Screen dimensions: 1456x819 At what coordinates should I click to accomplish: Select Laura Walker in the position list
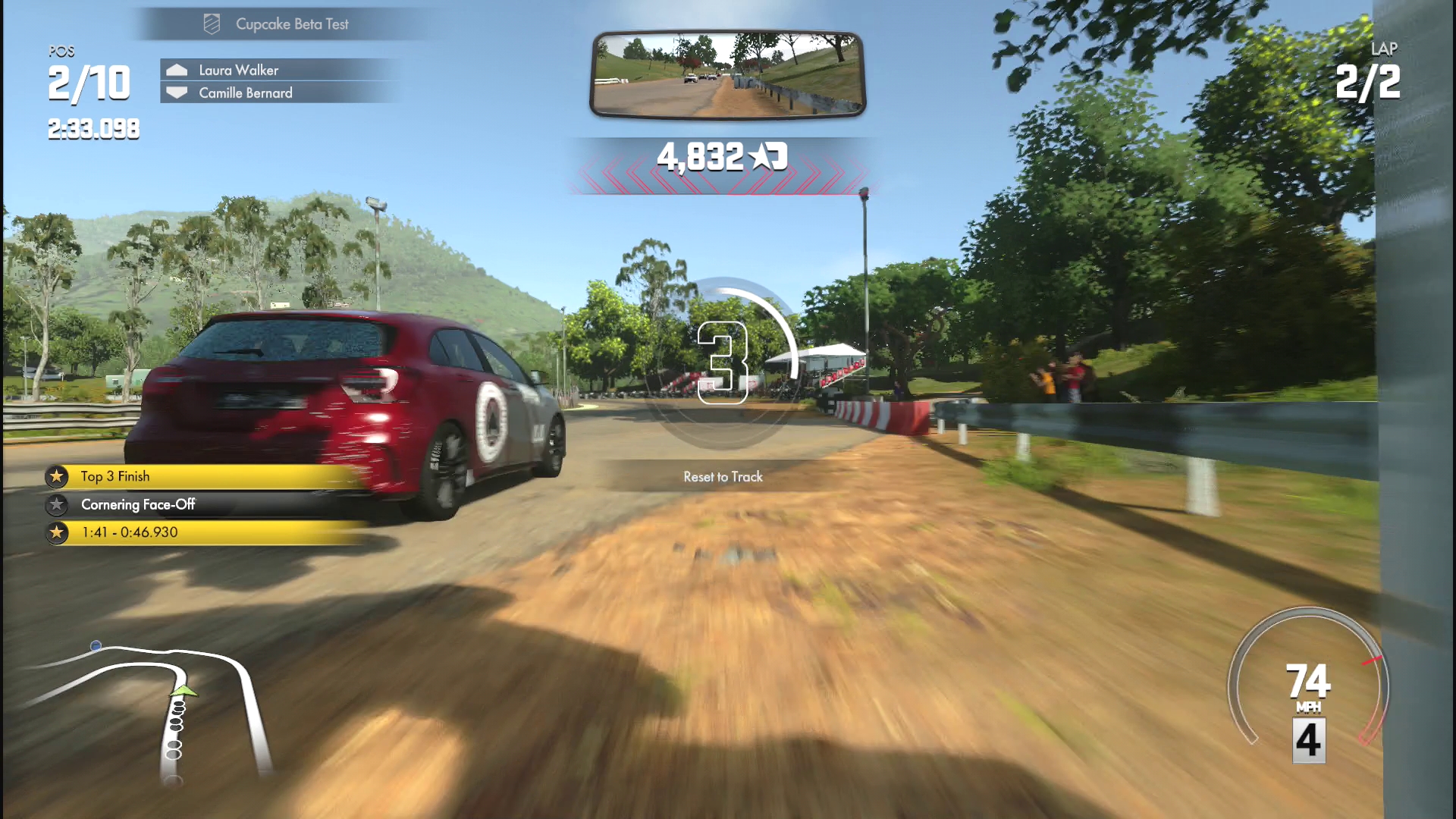pos(238,70)
